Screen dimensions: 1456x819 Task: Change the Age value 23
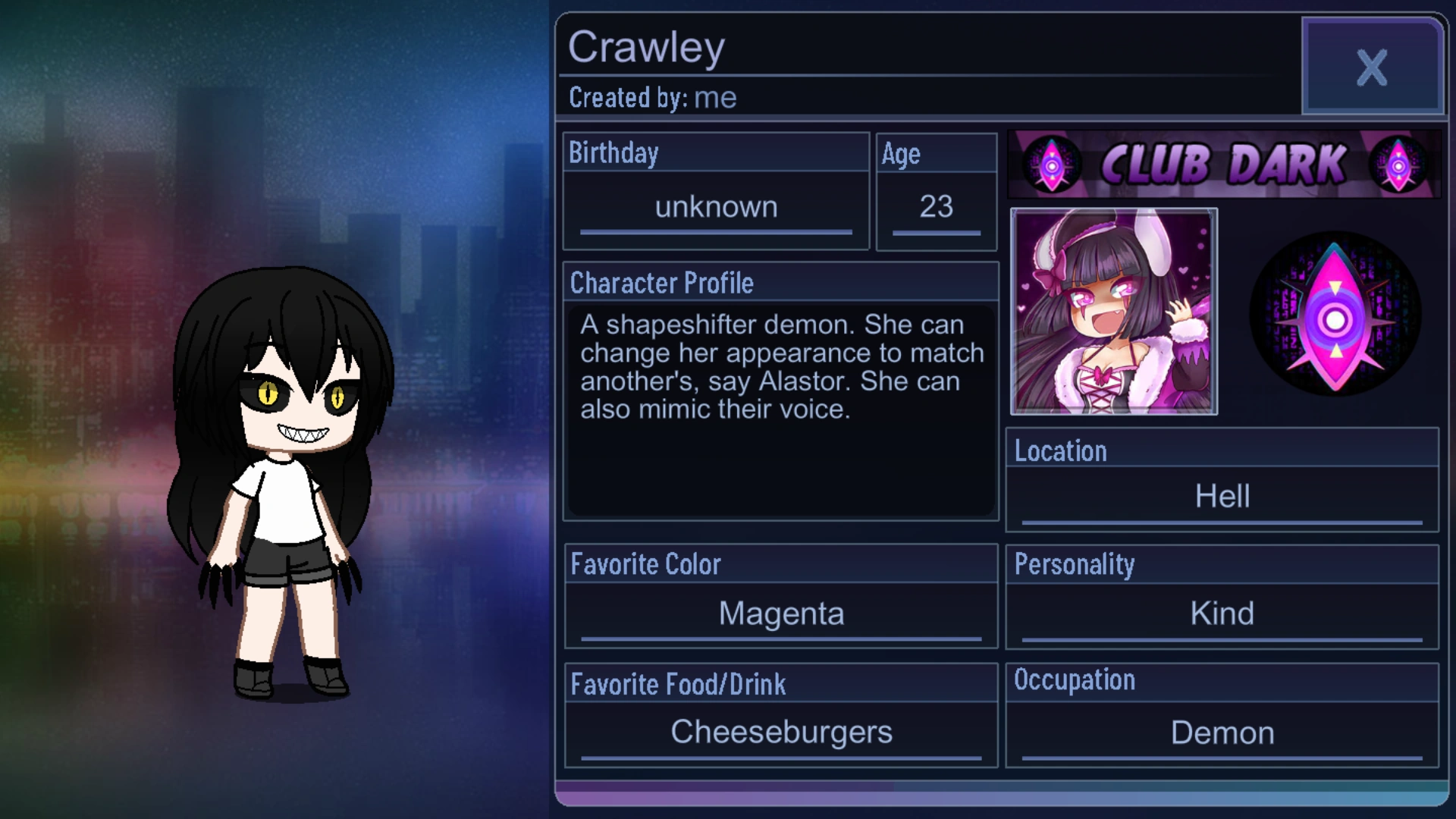point(937,206)
